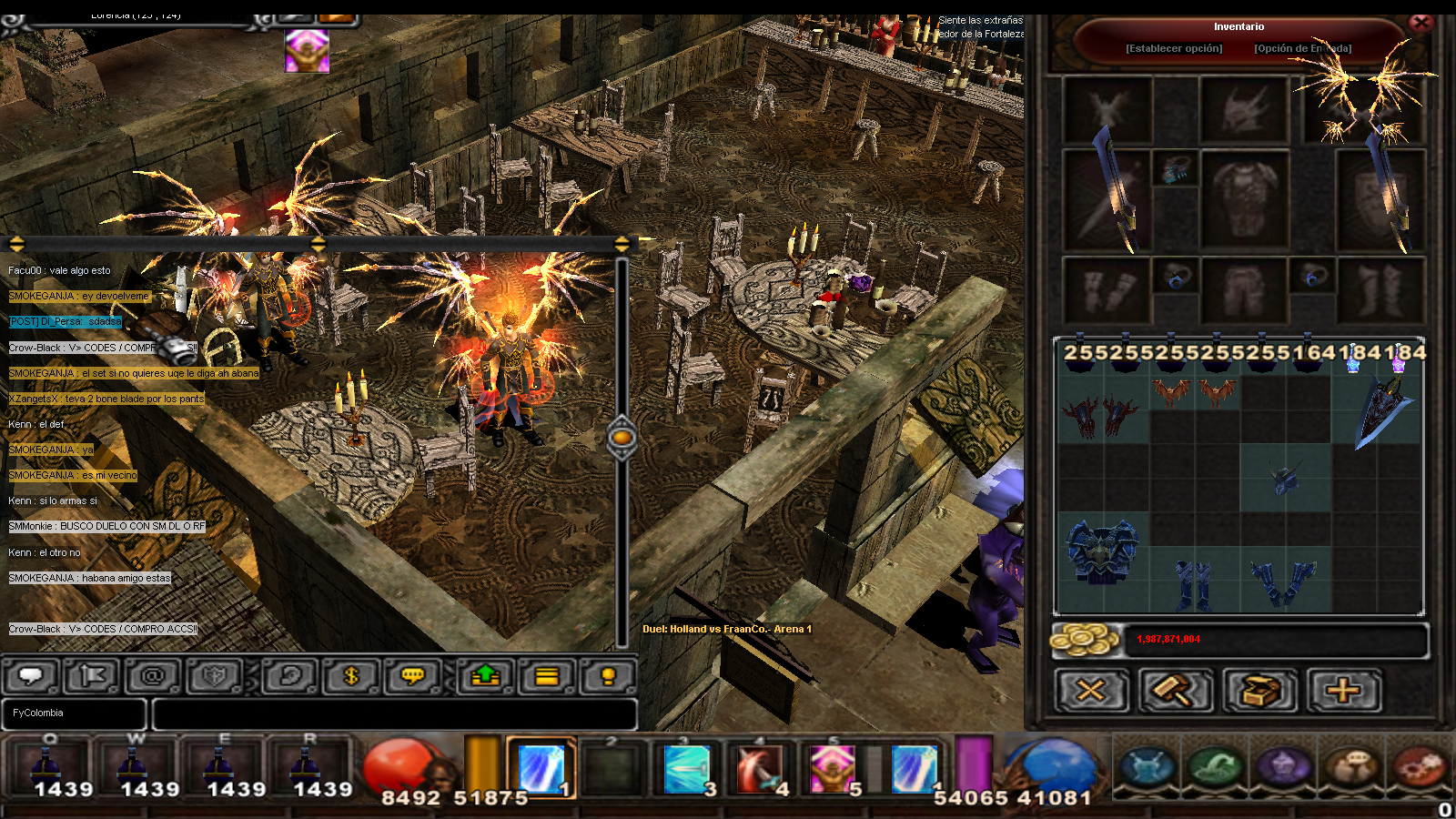
Task: Click the green arrow chat button
Action: [x=486, y=676]
